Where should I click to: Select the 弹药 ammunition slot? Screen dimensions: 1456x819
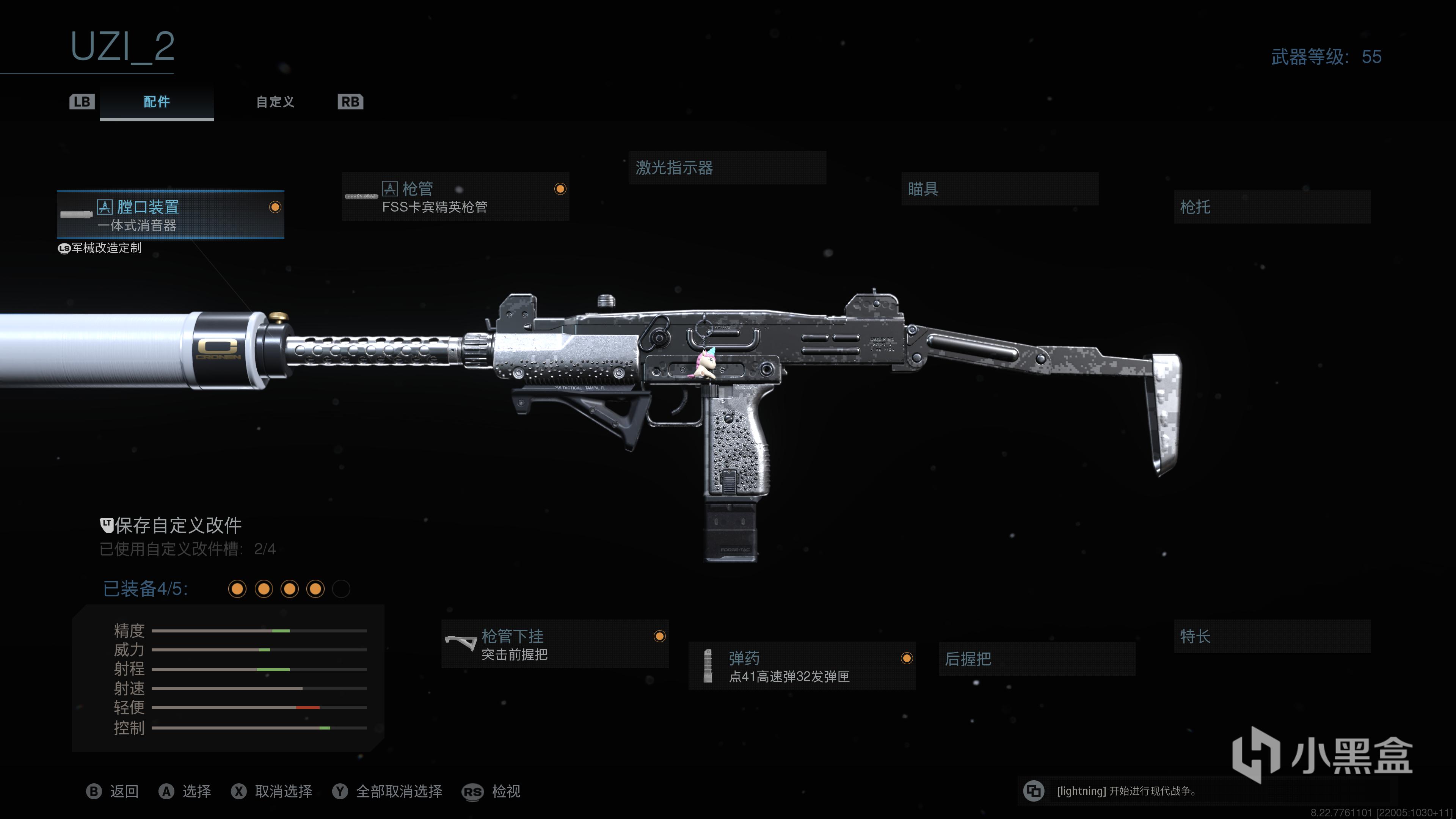(802, 667)
